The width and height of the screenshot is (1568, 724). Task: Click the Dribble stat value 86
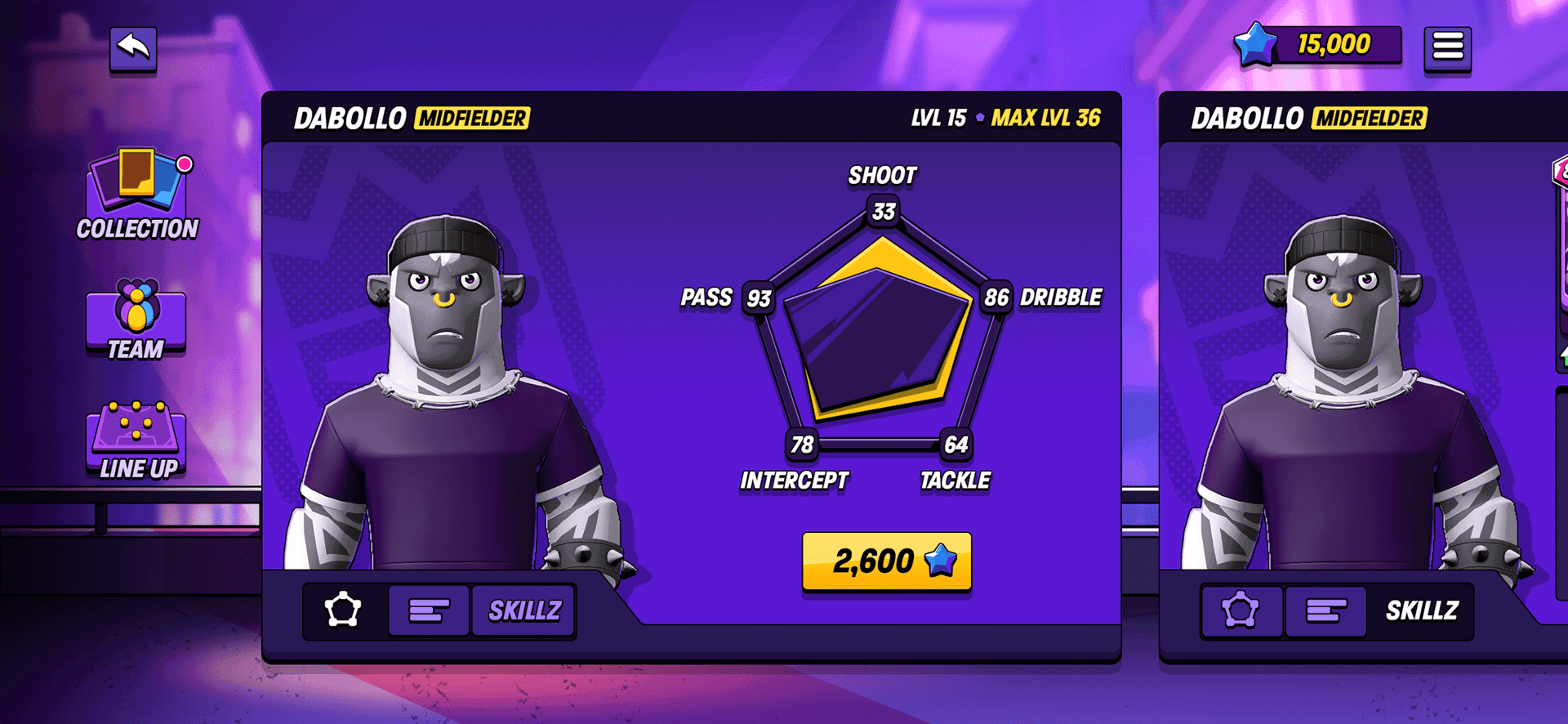click(995, 297)
